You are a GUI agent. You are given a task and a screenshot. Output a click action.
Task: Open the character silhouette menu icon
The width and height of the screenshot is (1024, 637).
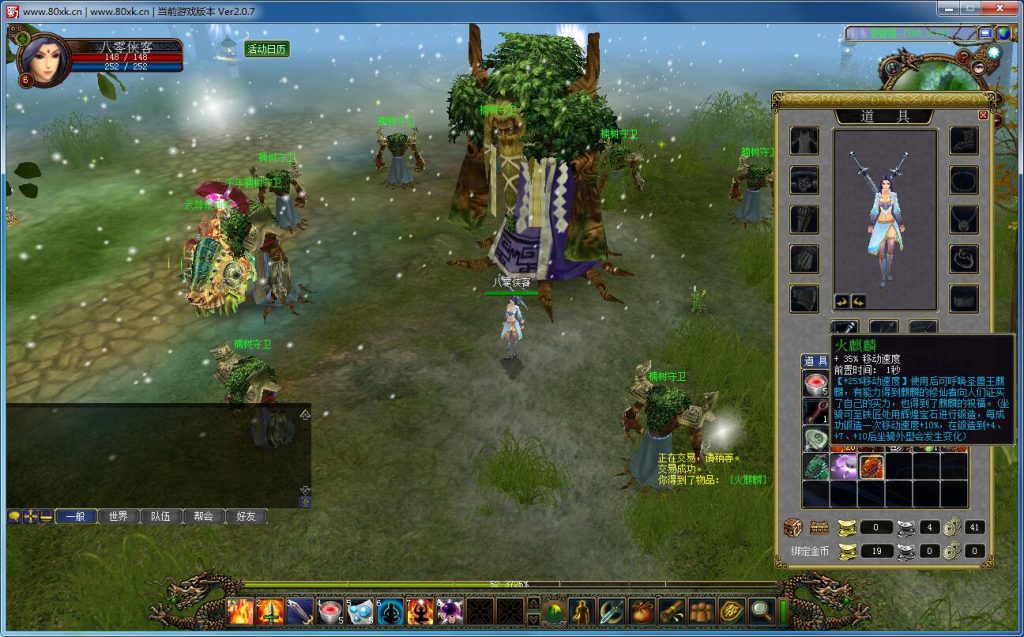click(x=582, y=610)
